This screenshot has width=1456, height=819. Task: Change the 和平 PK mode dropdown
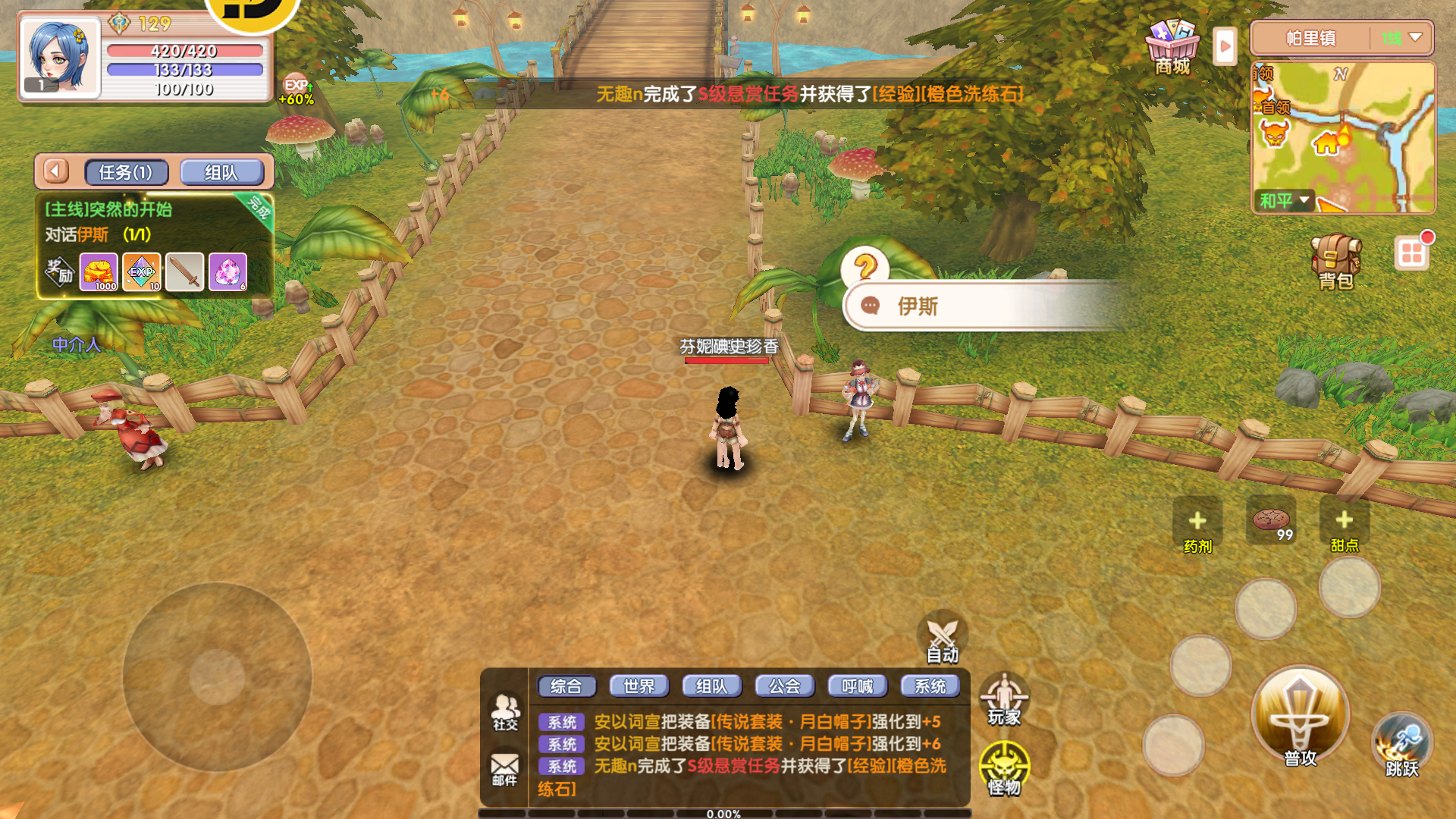[x=1285, y=201]
